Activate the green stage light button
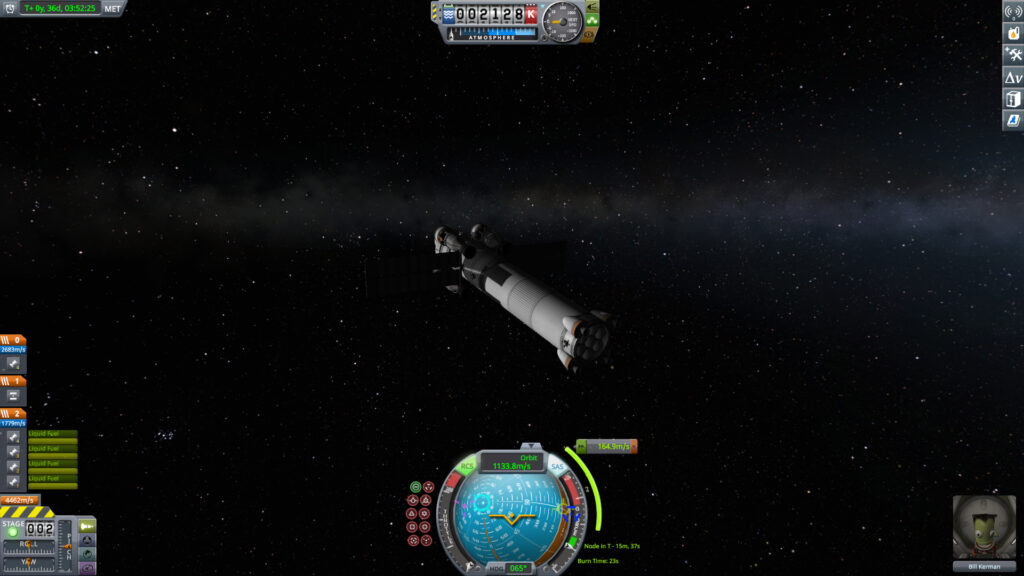The height and width of the screenshot is (576, 1024). pyautogui.click(x=13, y=532)
